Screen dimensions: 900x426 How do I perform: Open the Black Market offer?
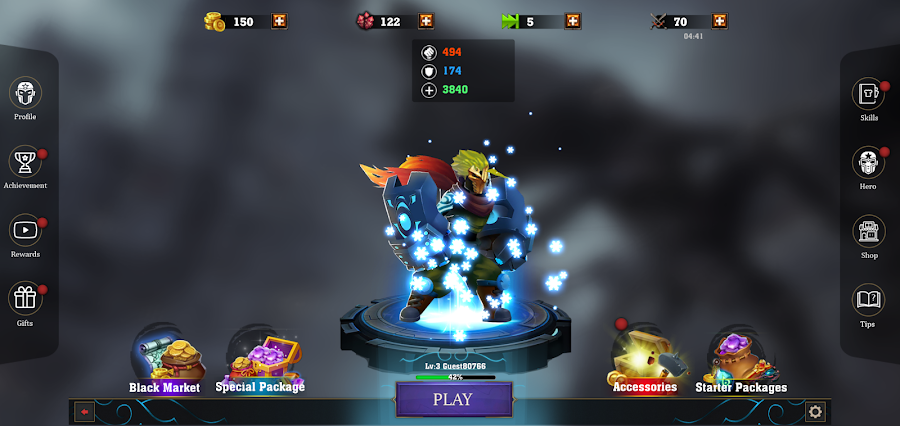click(x=164, y=362)
